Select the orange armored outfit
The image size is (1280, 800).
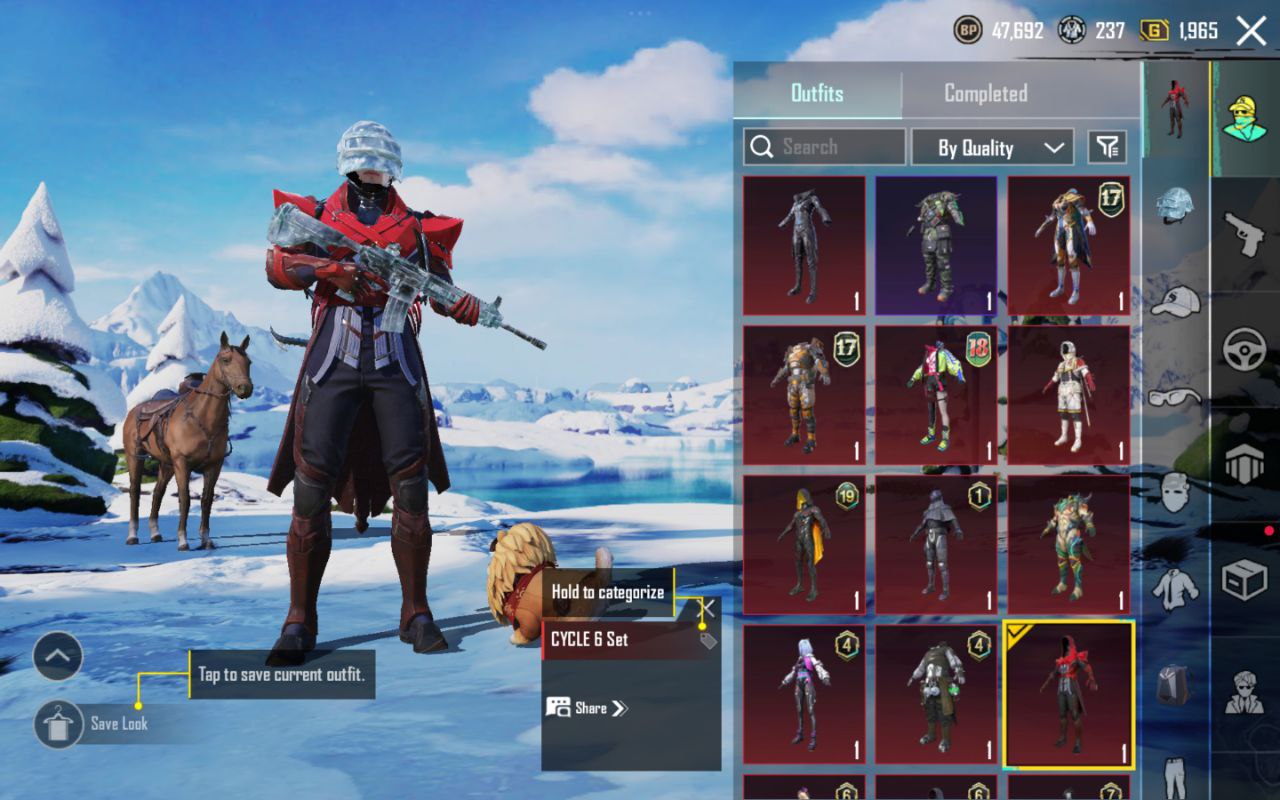point(804,395)
